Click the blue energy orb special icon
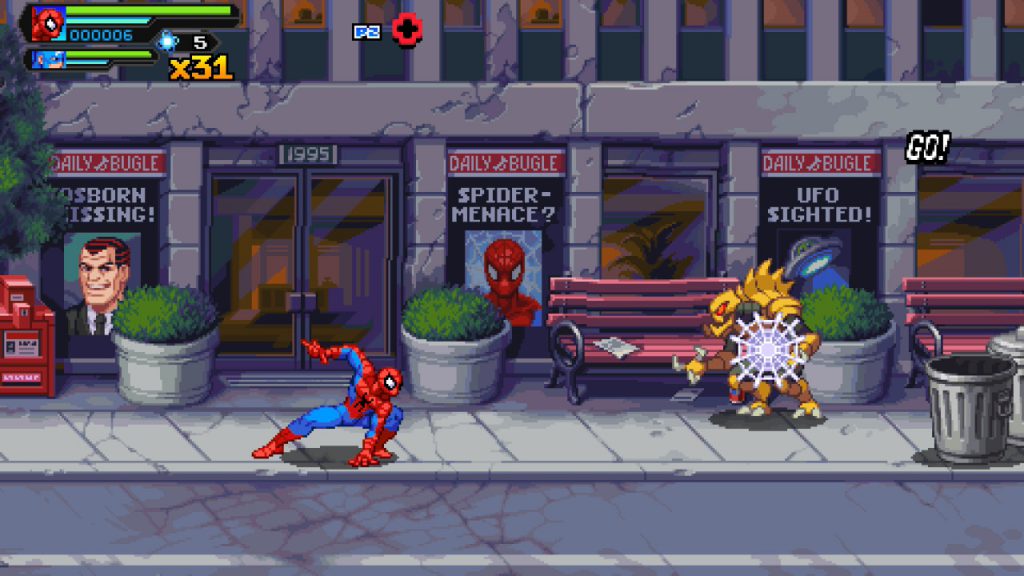 tap(168, 41)
